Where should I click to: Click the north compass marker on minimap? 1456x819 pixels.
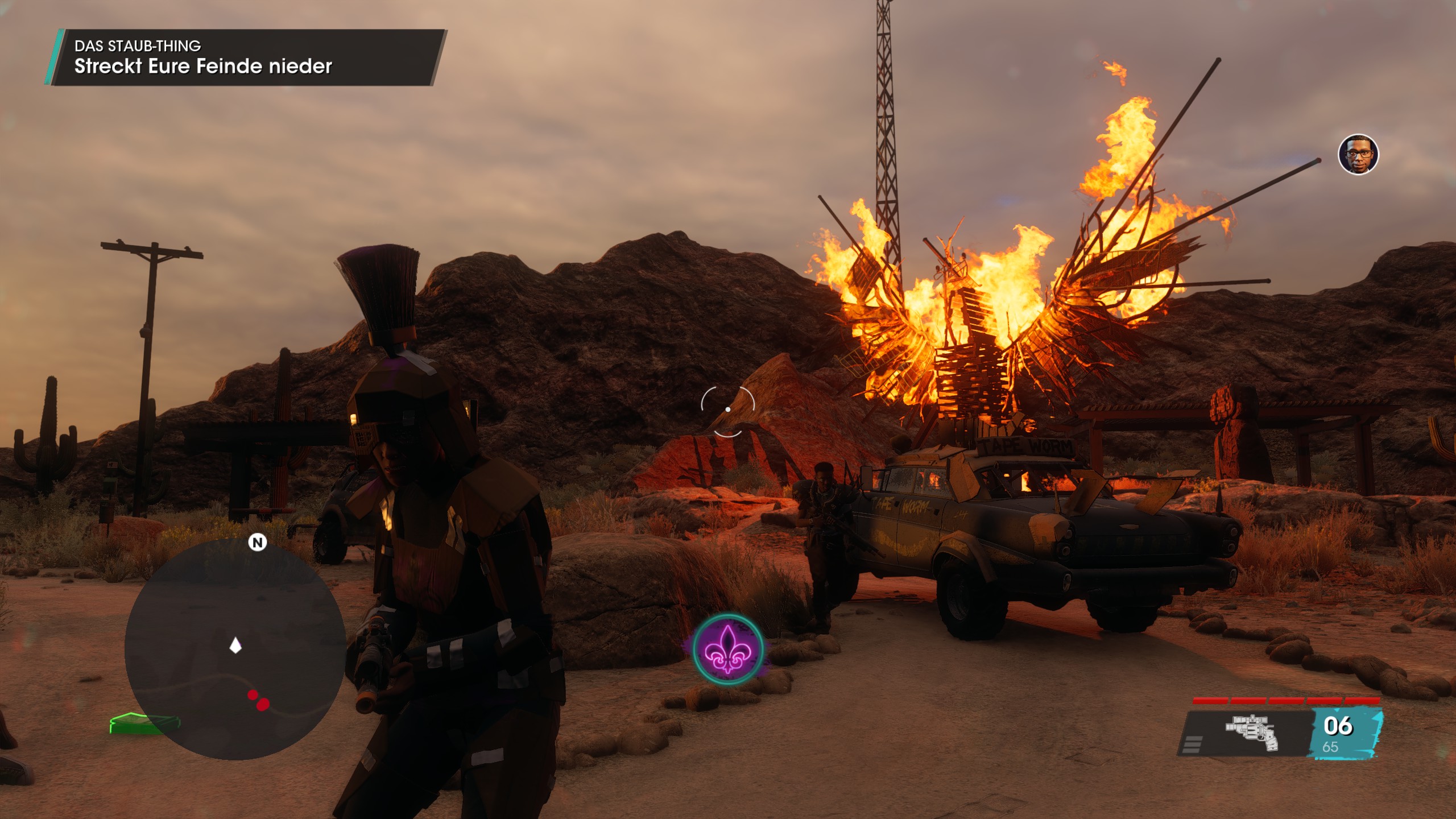(258, 542)
